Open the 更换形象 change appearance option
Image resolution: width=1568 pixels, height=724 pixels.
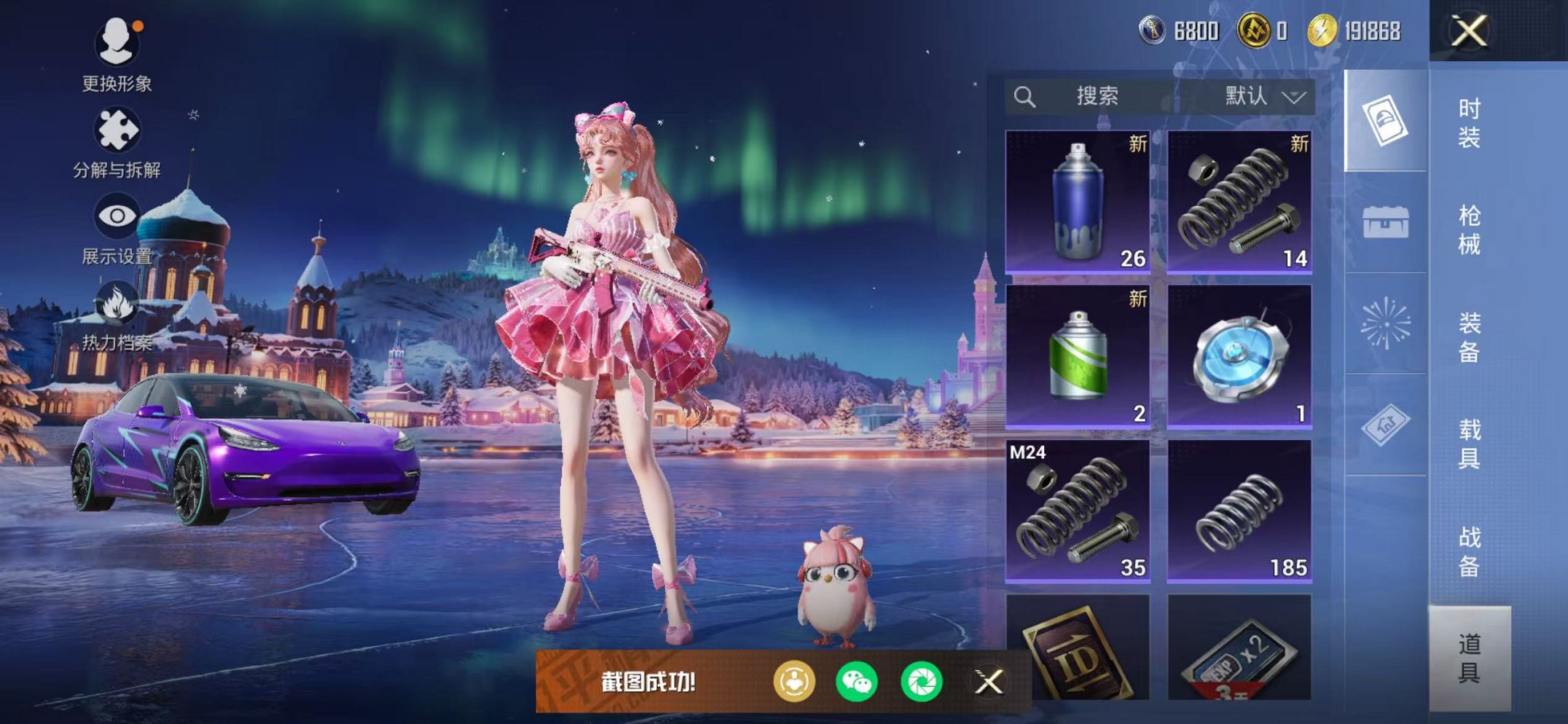tap(117, 52)
